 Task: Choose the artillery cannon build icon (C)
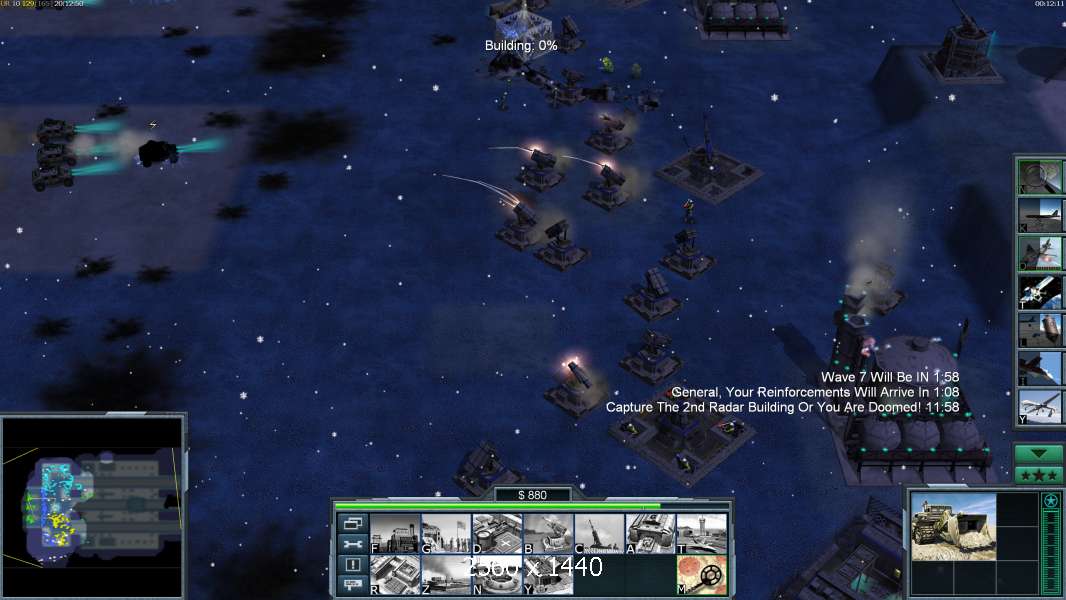tap(599, 534)
